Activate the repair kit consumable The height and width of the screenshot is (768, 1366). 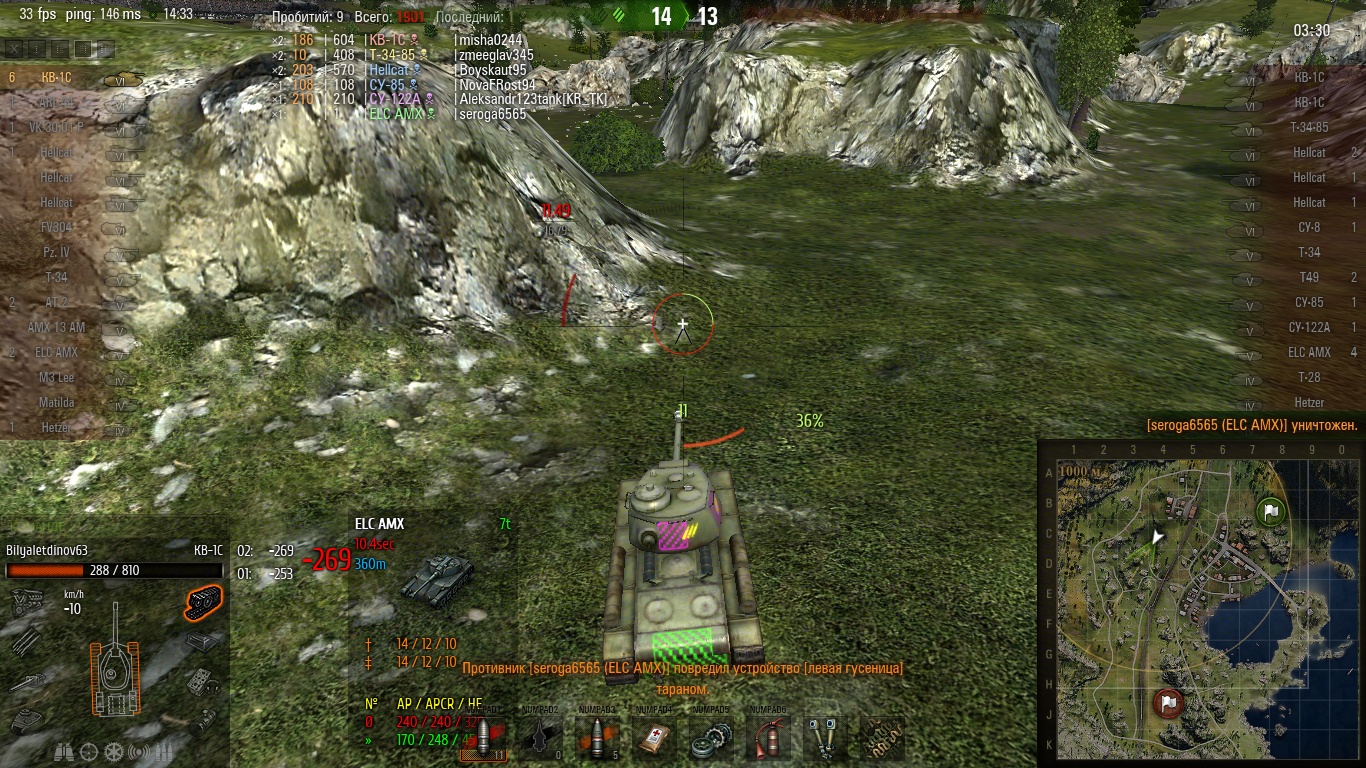[712, 738]
